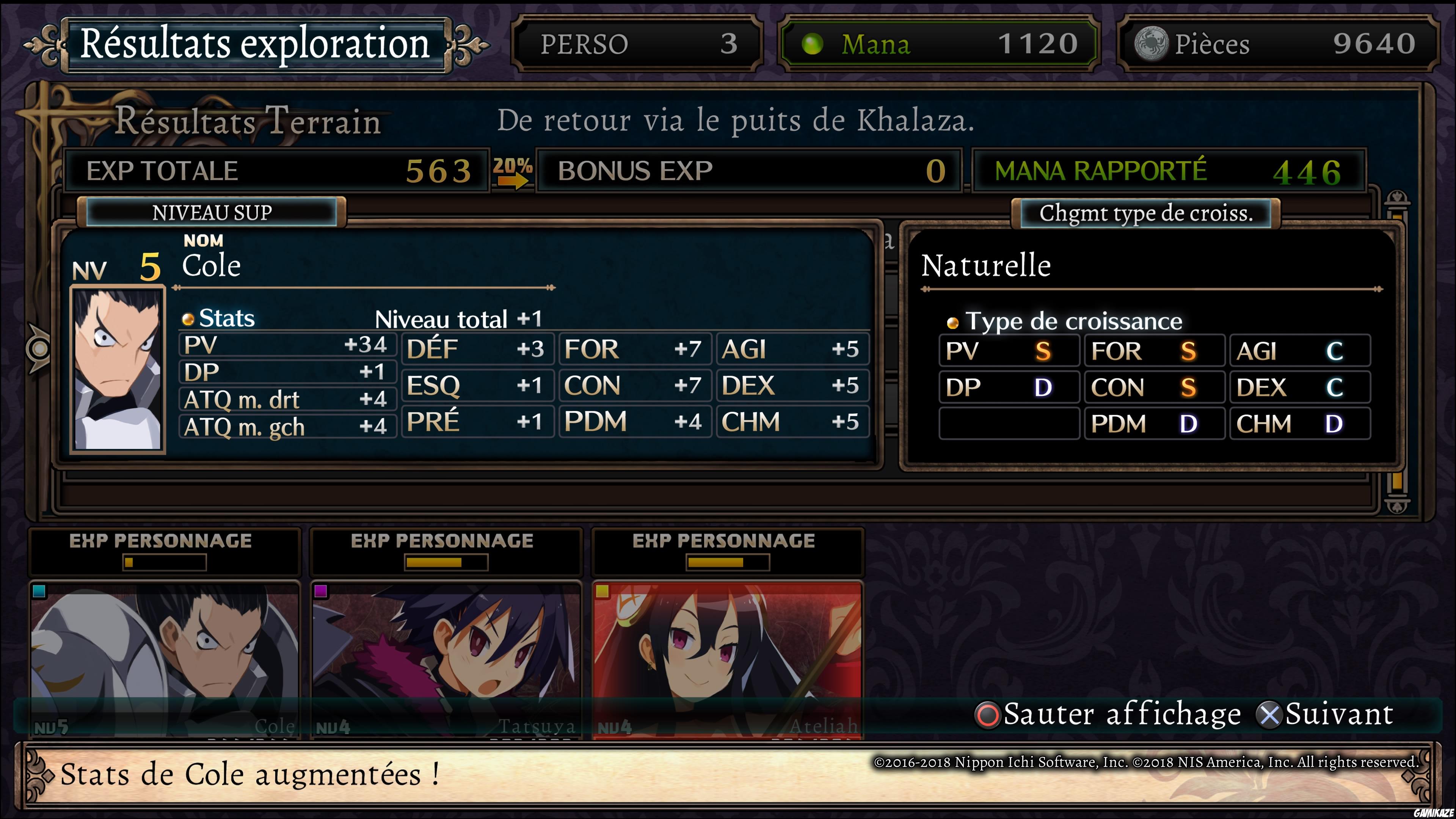
Task: Toggle the magenta marker on Tatsuya's card
Action: tap(320, 591)
